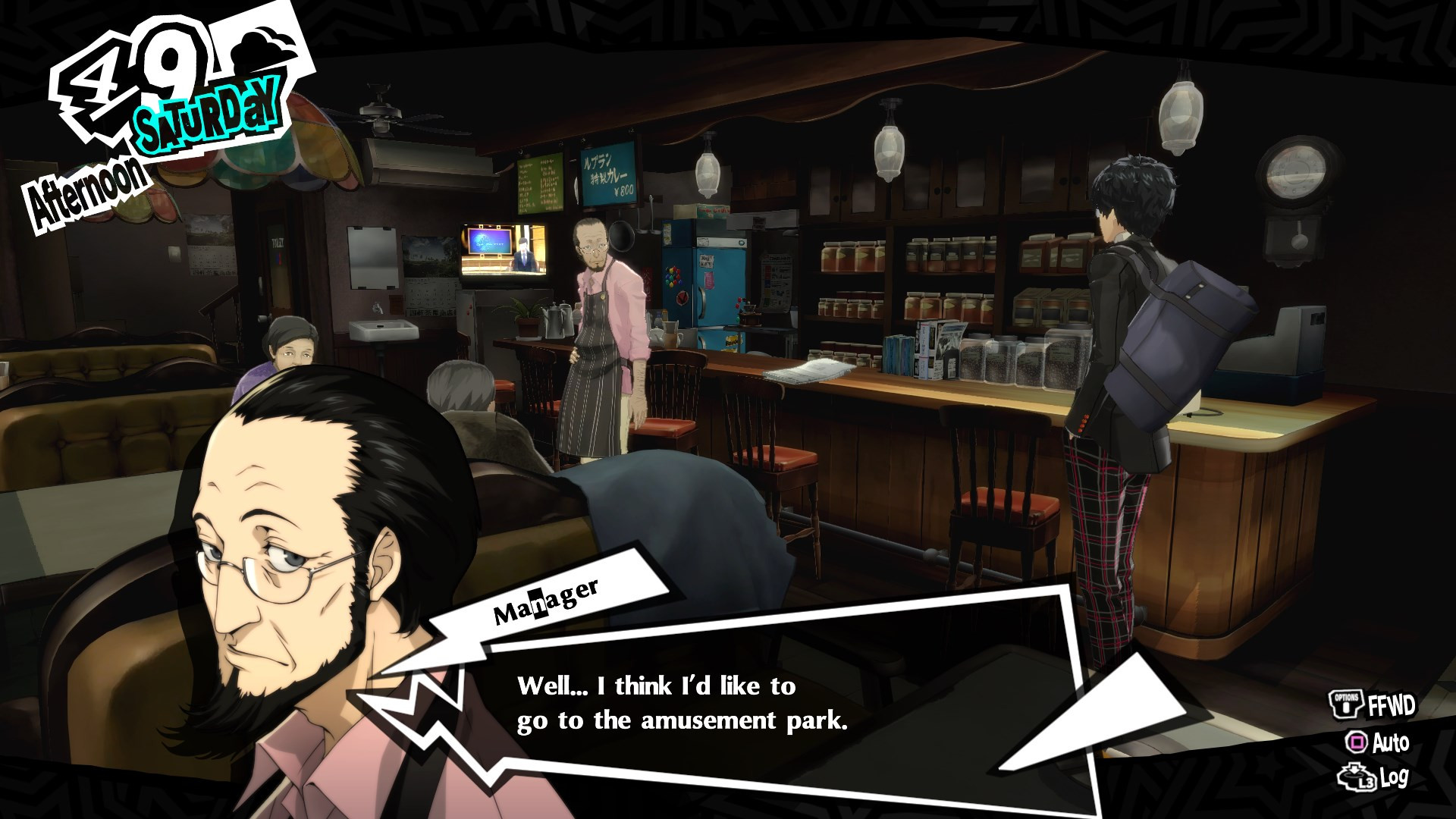Click the 4/9 date emblem
The width and height of the screenshot is (1456, 819).
coord(136,72)
